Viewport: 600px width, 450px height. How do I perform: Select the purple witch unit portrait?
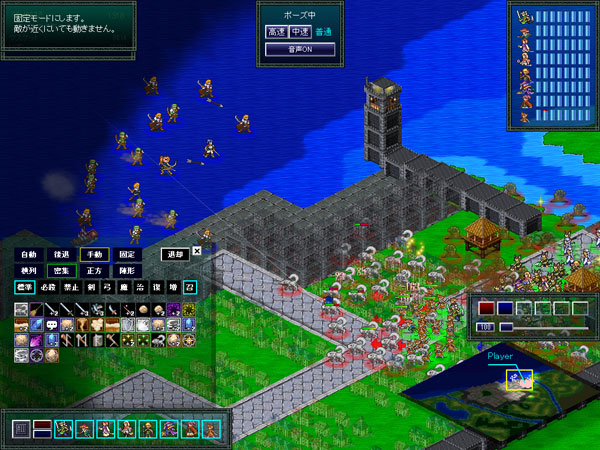(167, 429)
